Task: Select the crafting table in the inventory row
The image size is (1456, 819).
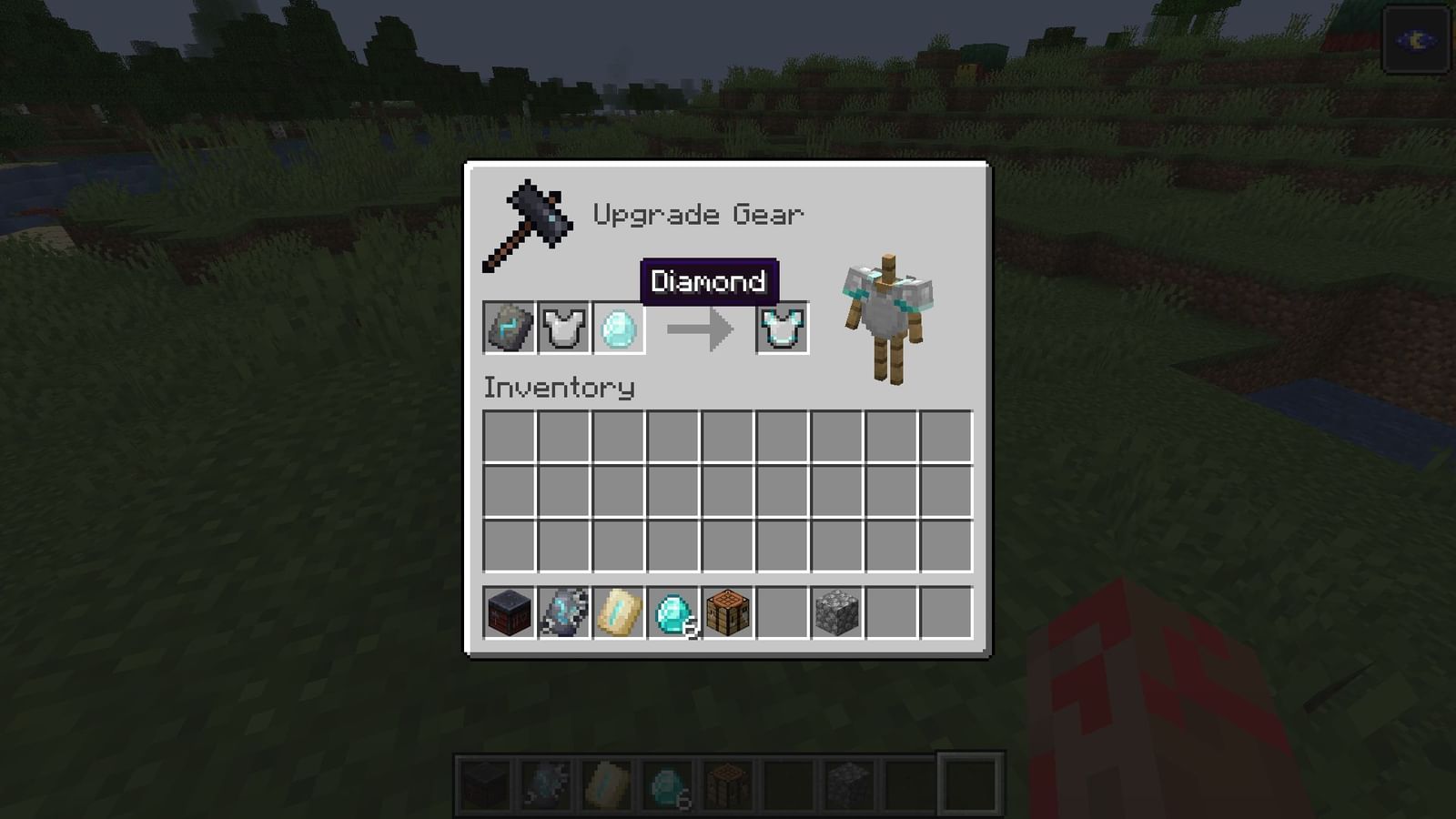Action: [727, 612]
